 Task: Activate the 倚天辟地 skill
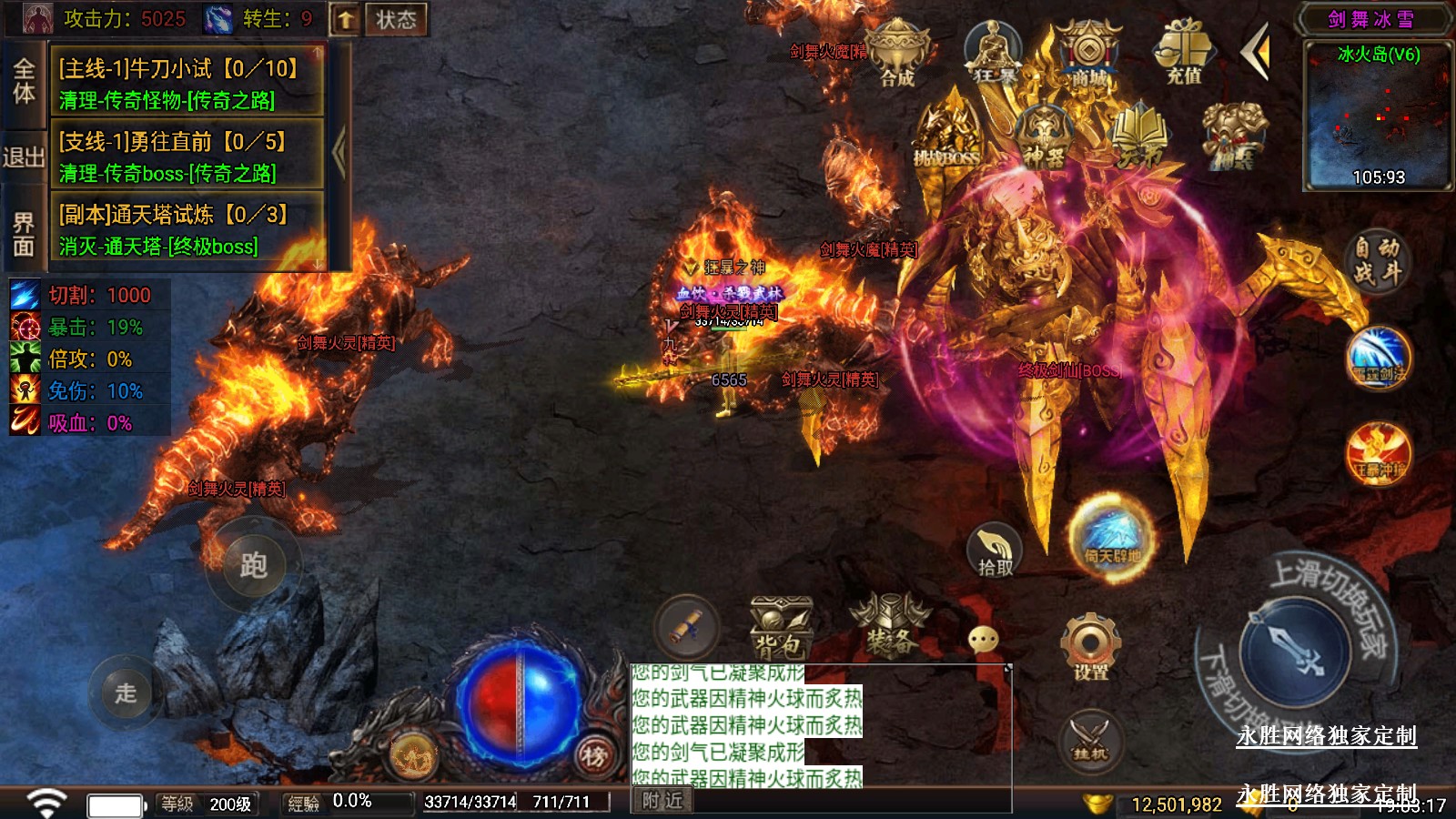tap(1112, 537)
